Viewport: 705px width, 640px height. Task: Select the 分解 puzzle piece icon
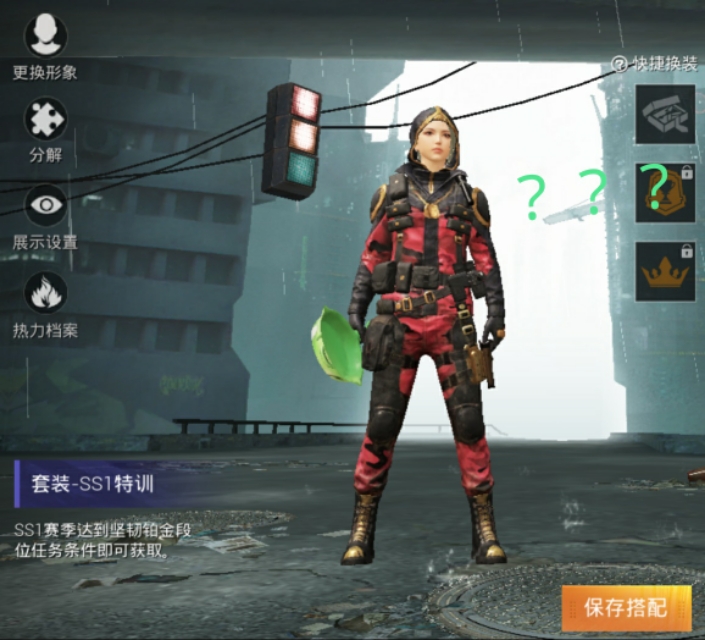click(45, 120)
